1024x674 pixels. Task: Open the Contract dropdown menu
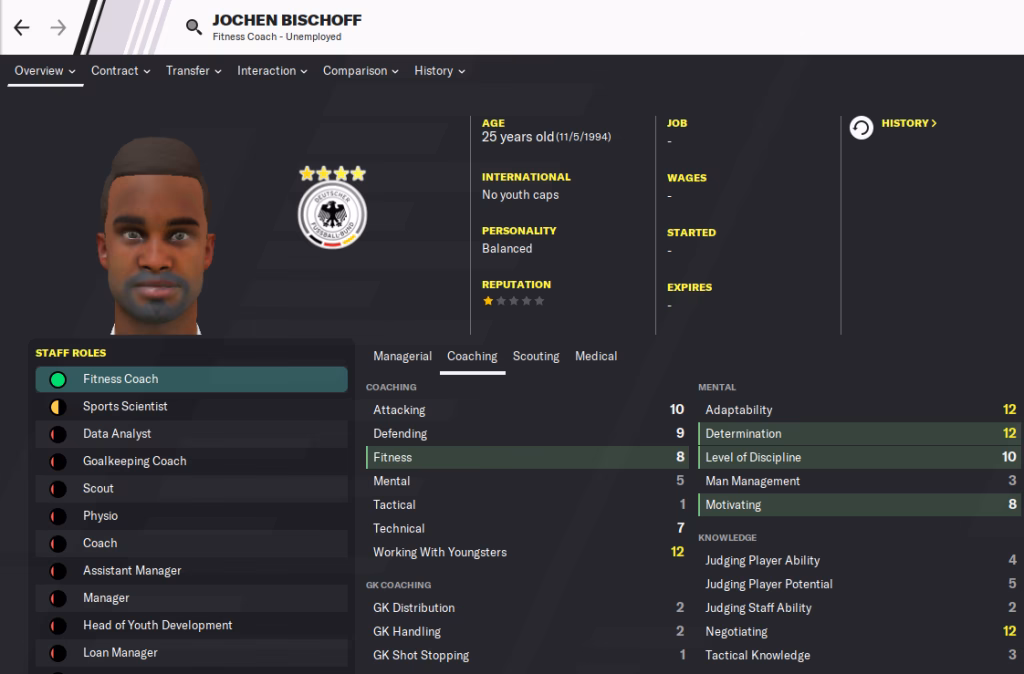[x=120, y=71]
